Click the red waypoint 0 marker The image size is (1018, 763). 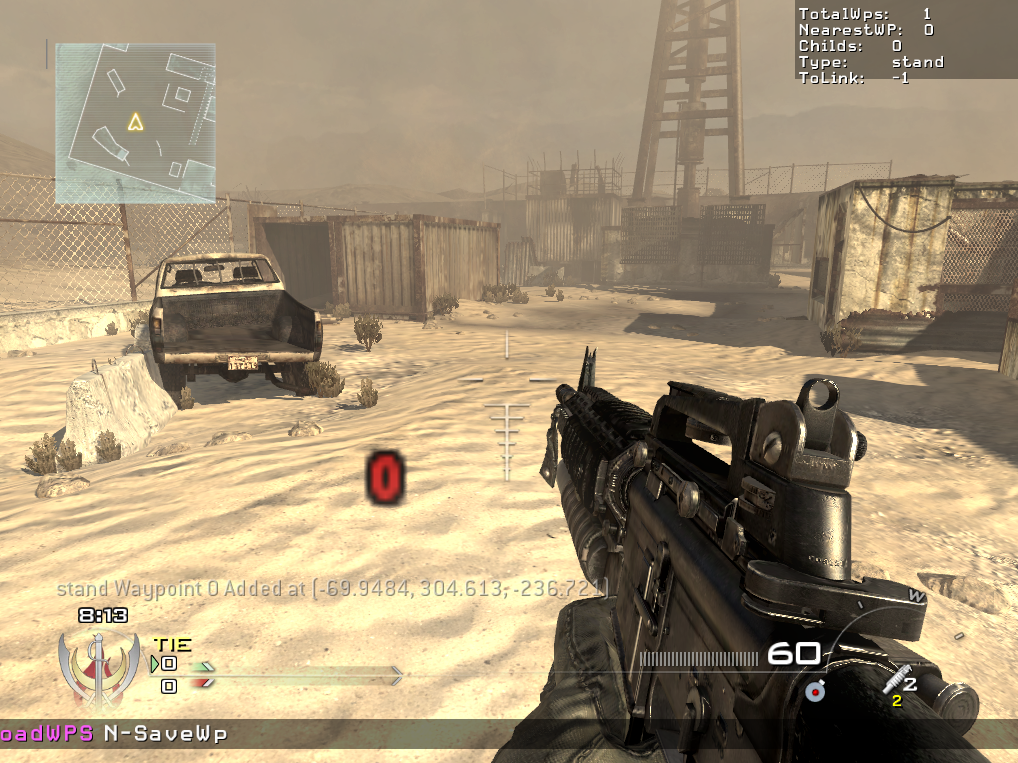(385, 476)
